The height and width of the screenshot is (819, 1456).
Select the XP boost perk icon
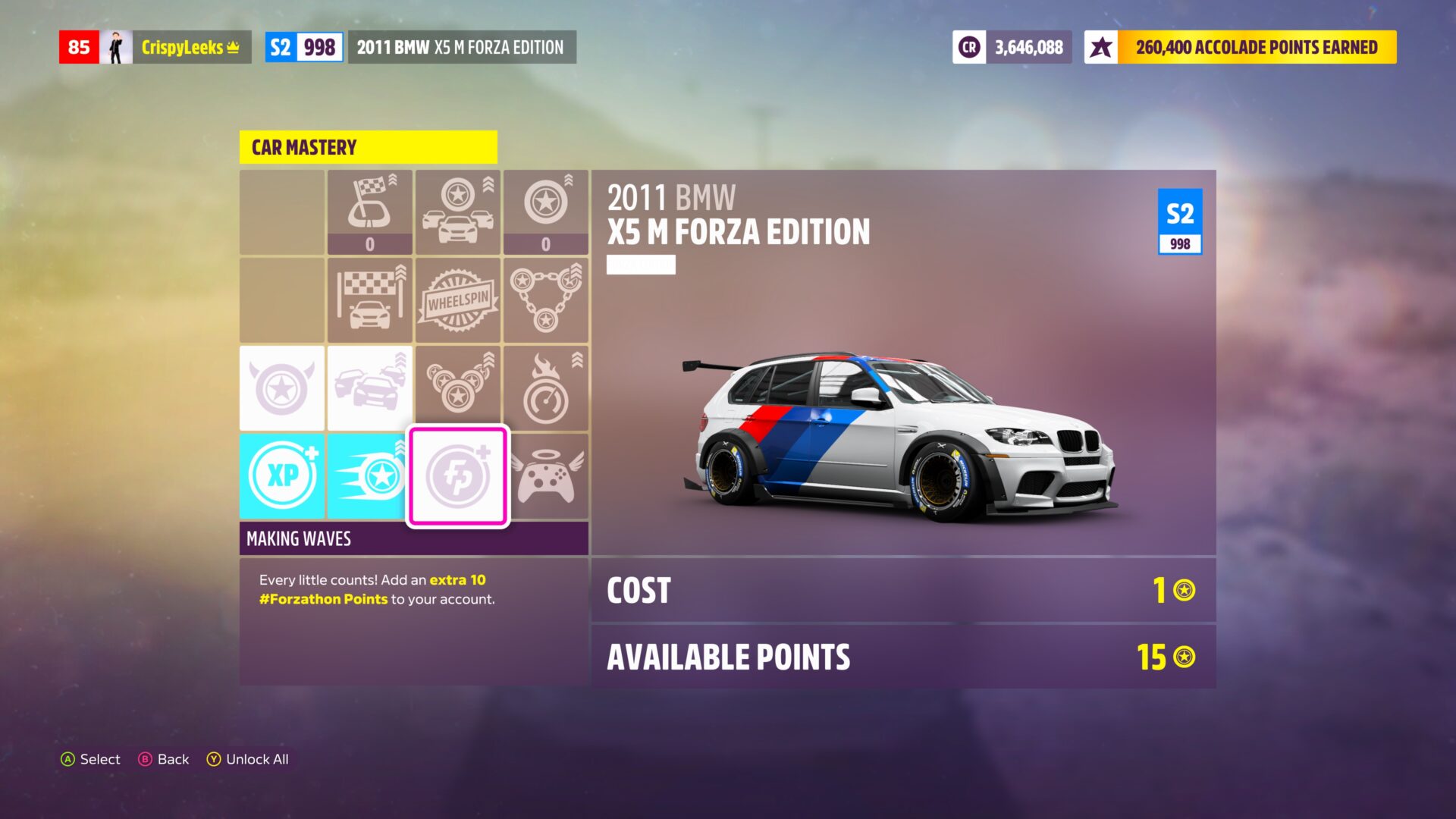click(x=281, y=476)
